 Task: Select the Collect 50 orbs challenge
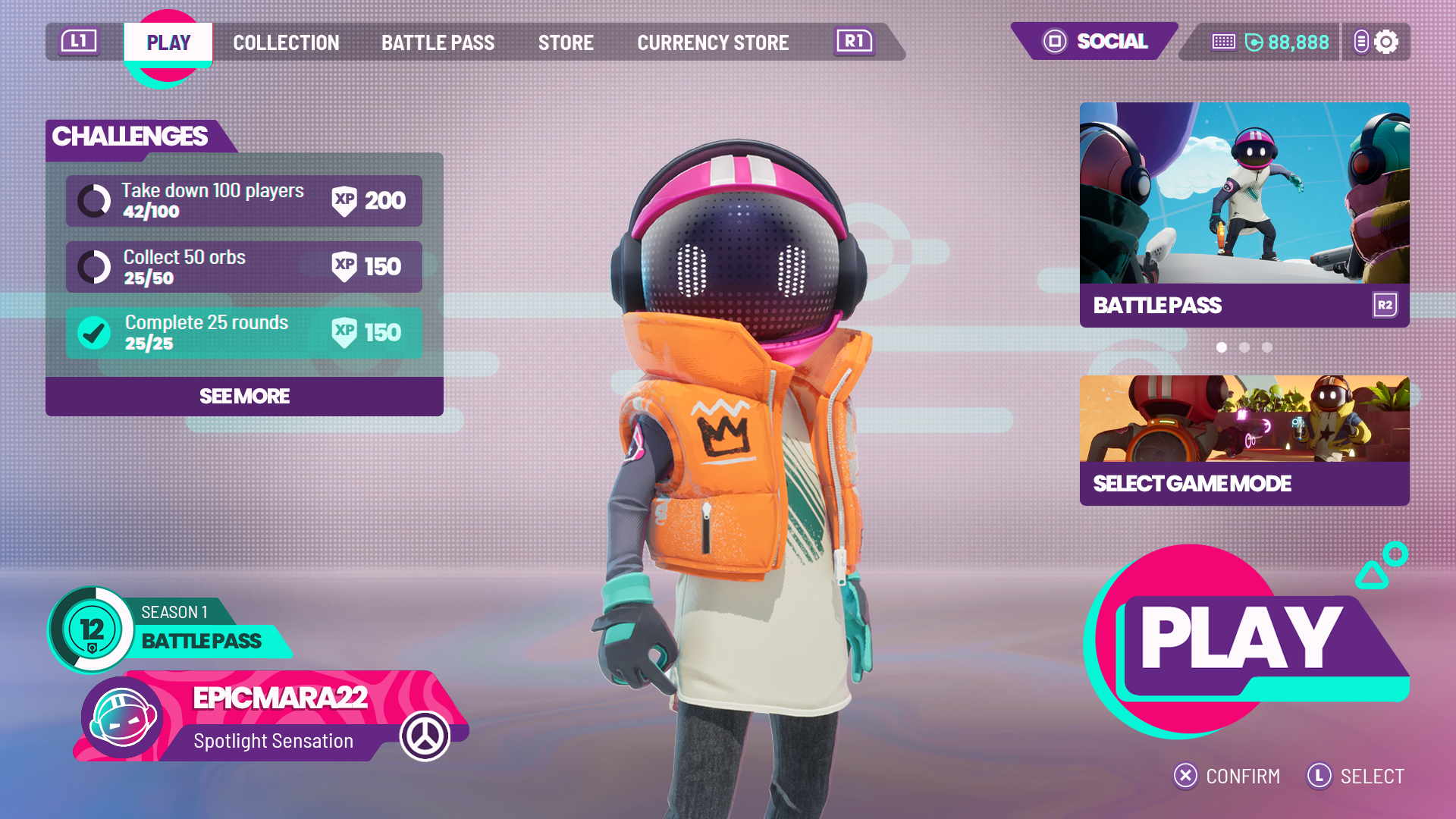click(x=243, y=267)
